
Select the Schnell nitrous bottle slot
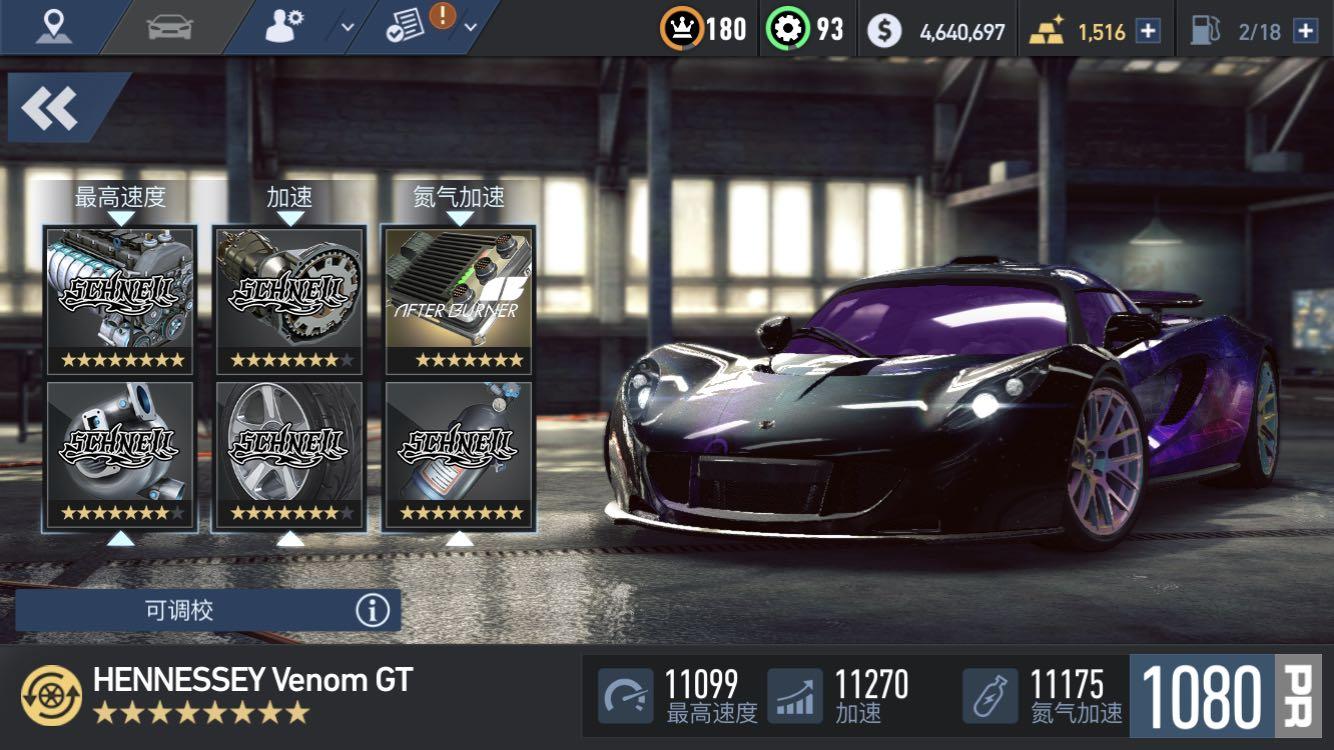(x=459, y=455)
